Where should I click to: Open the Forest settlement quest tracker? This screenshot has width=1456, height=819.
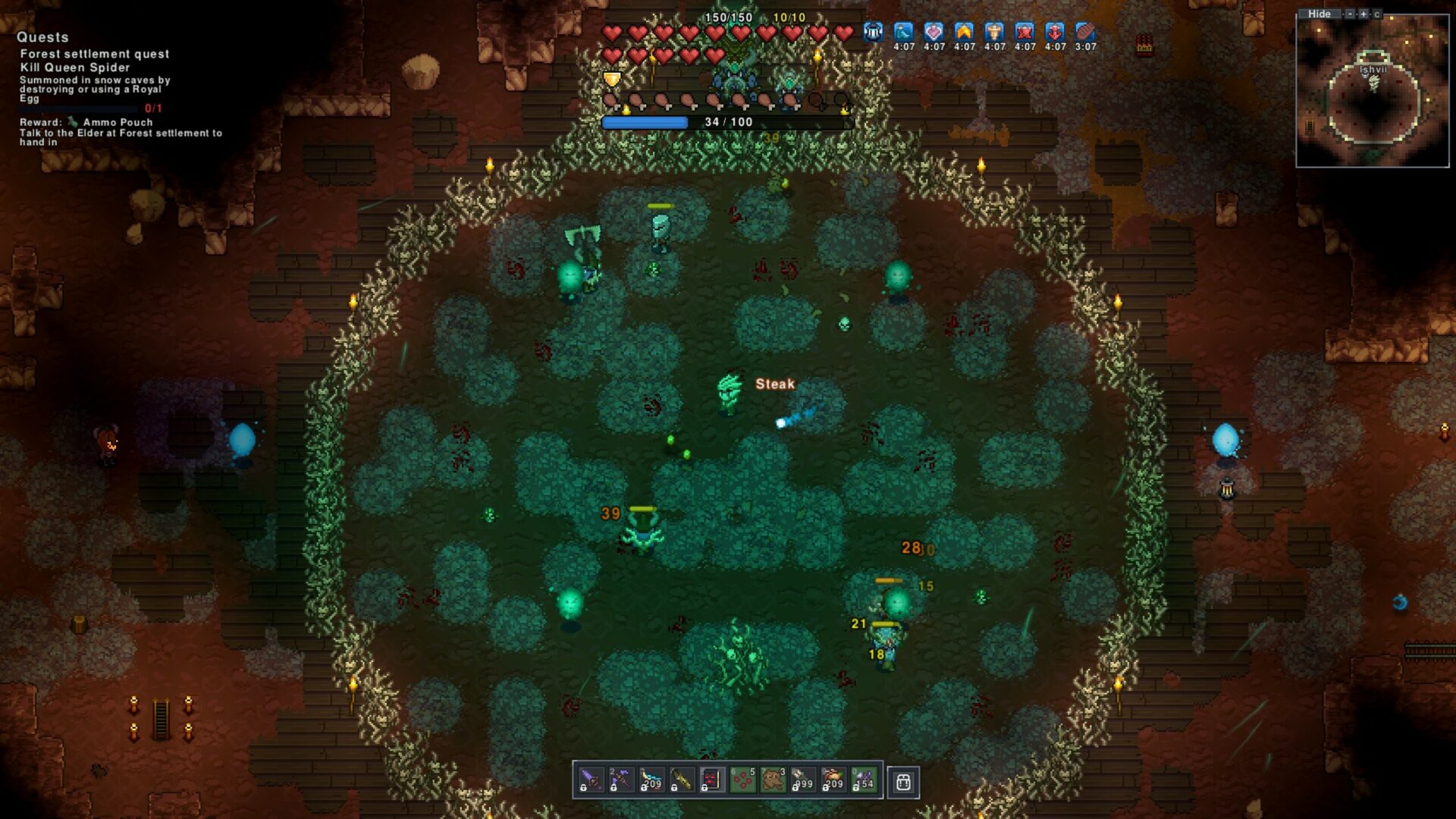point(95,54)
